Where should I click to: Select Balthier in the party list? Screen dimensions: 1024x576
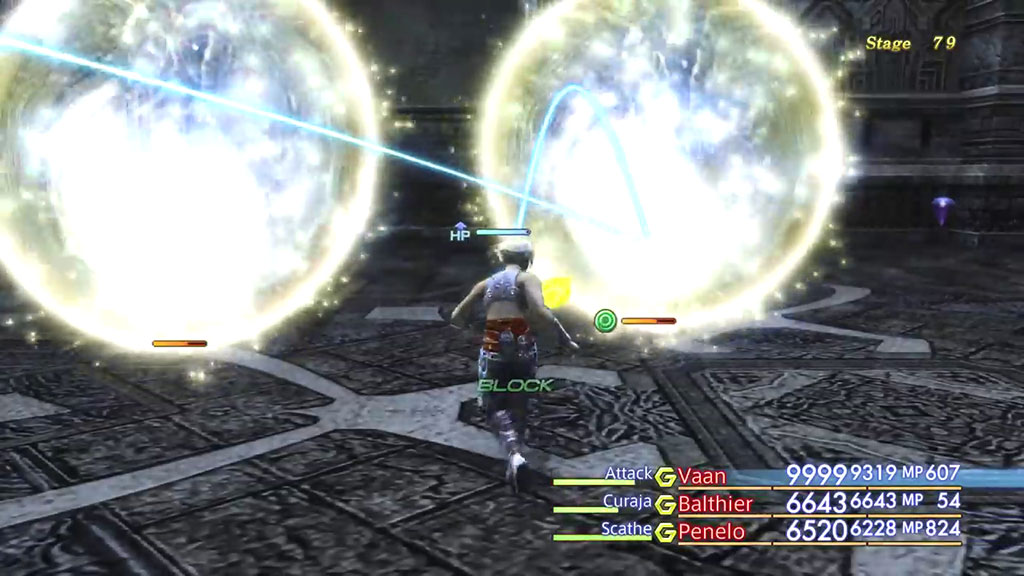tap(715, 503)
